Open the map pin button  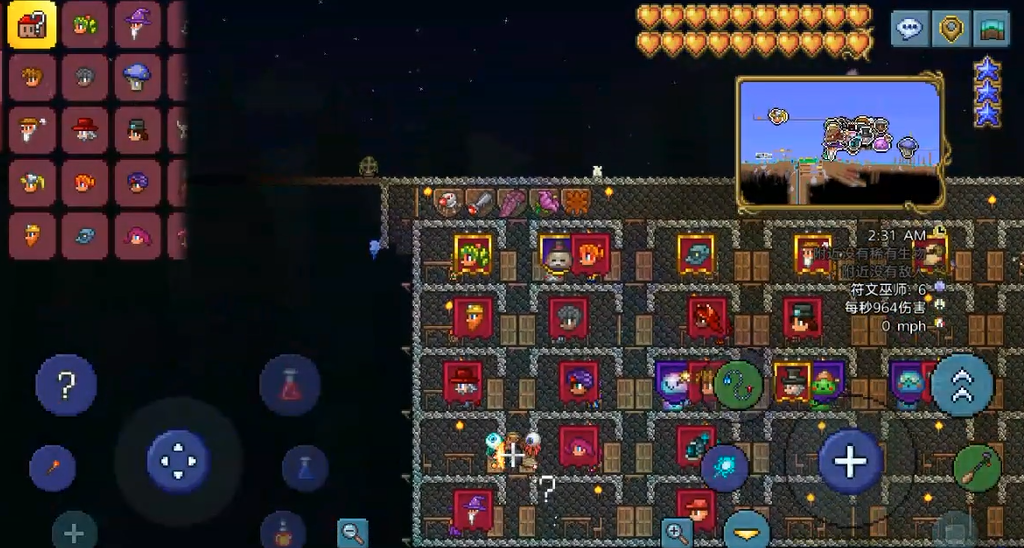pos(950,29)
